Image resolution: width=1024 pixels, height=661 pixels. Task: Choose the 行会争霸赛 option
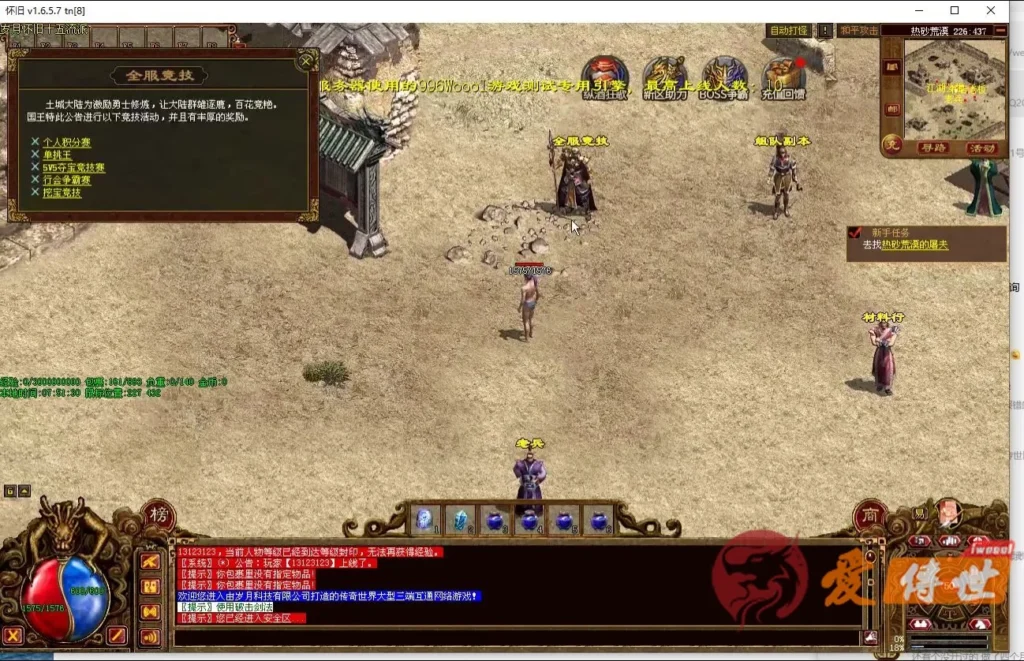(x=66, y=180)
